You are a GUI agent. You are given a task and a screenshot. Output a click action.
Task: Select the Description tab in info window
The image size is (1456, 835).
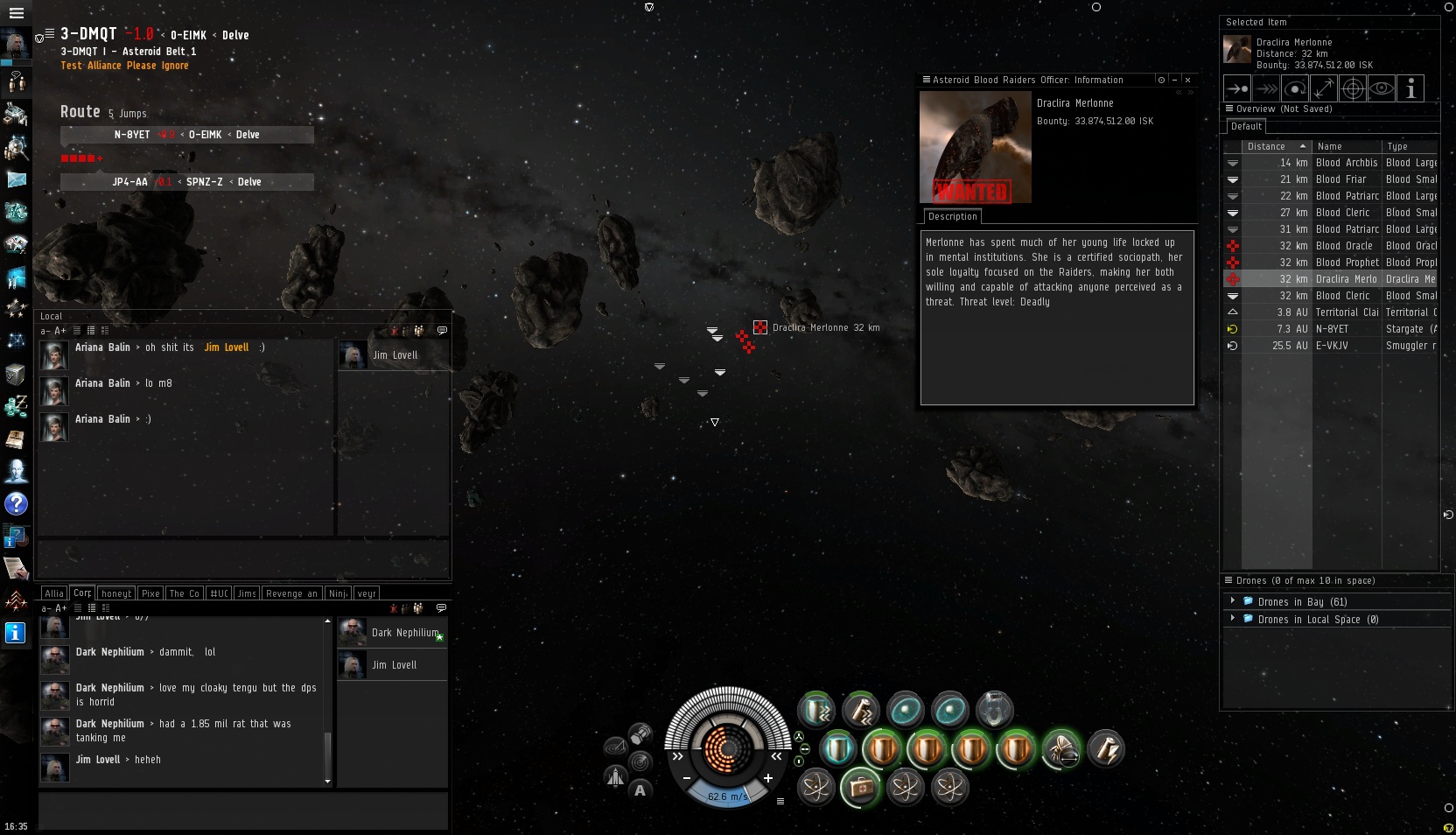click(952, 216)
